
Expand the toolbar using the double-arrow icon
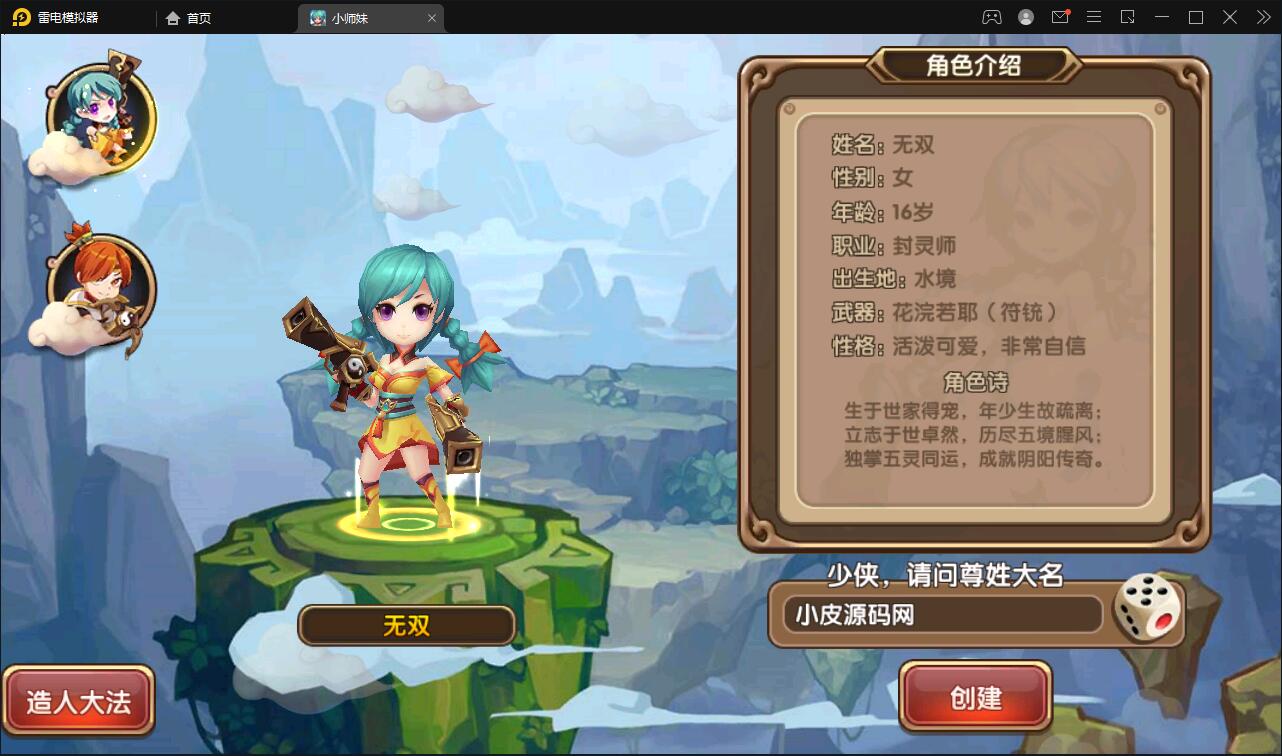(x=1263, y=17)
